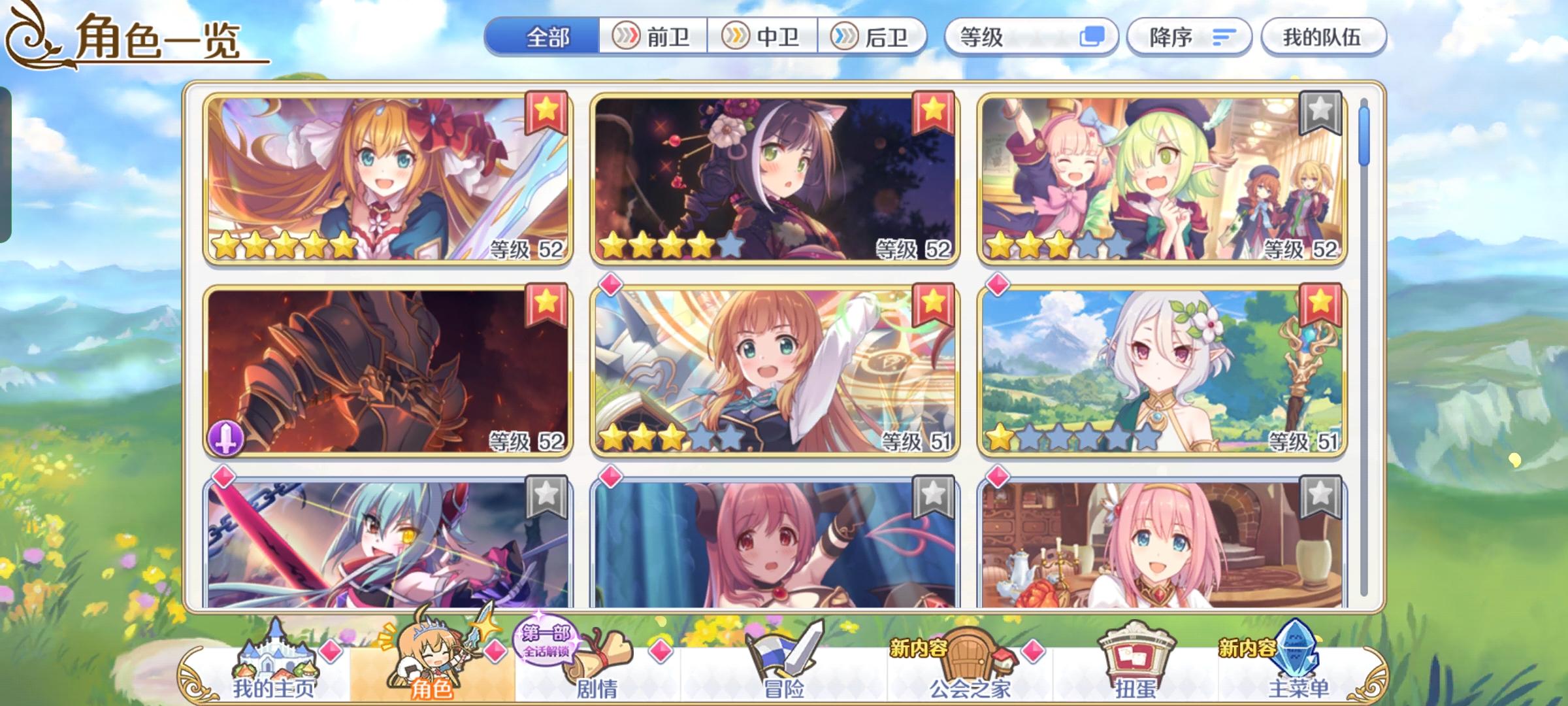Open the 降序 descending sort selector
Viewport: 1568px width, 706px height.
[1190, 37]
